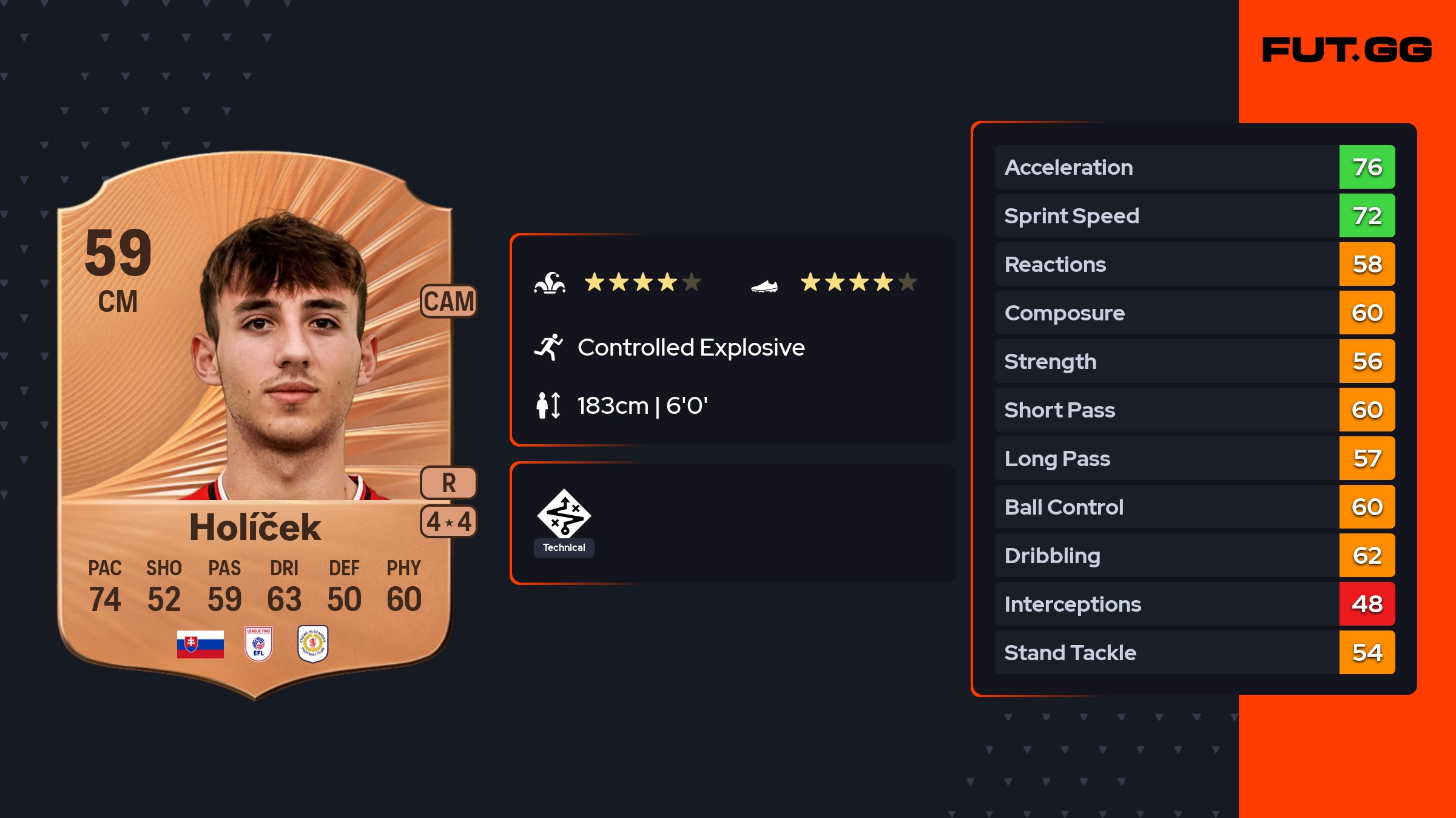Choose the Sprint Speed stat row

tap(1194, 215)
